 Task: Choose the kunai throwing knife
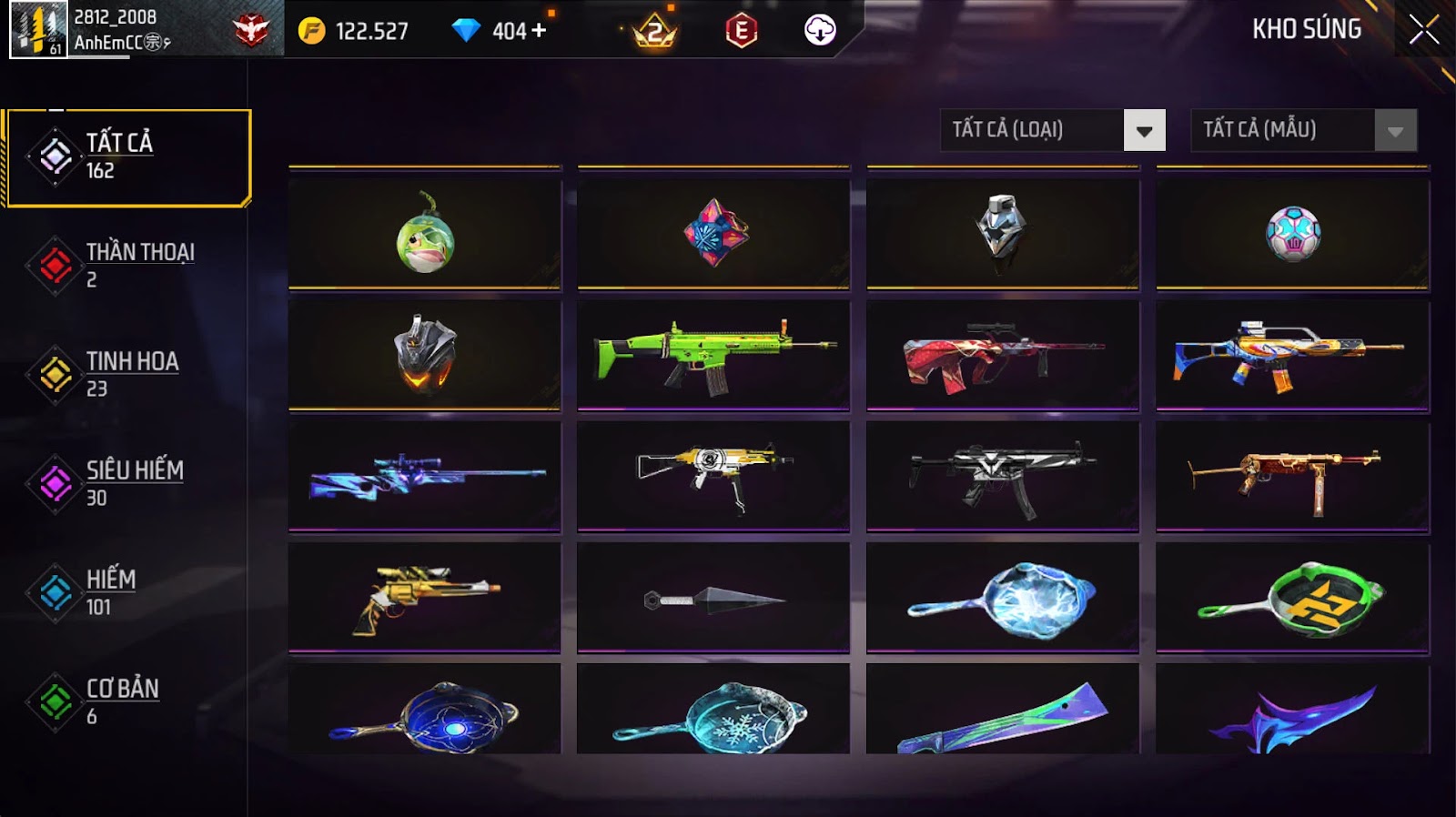pyautogui.click(x=713, y=599)
